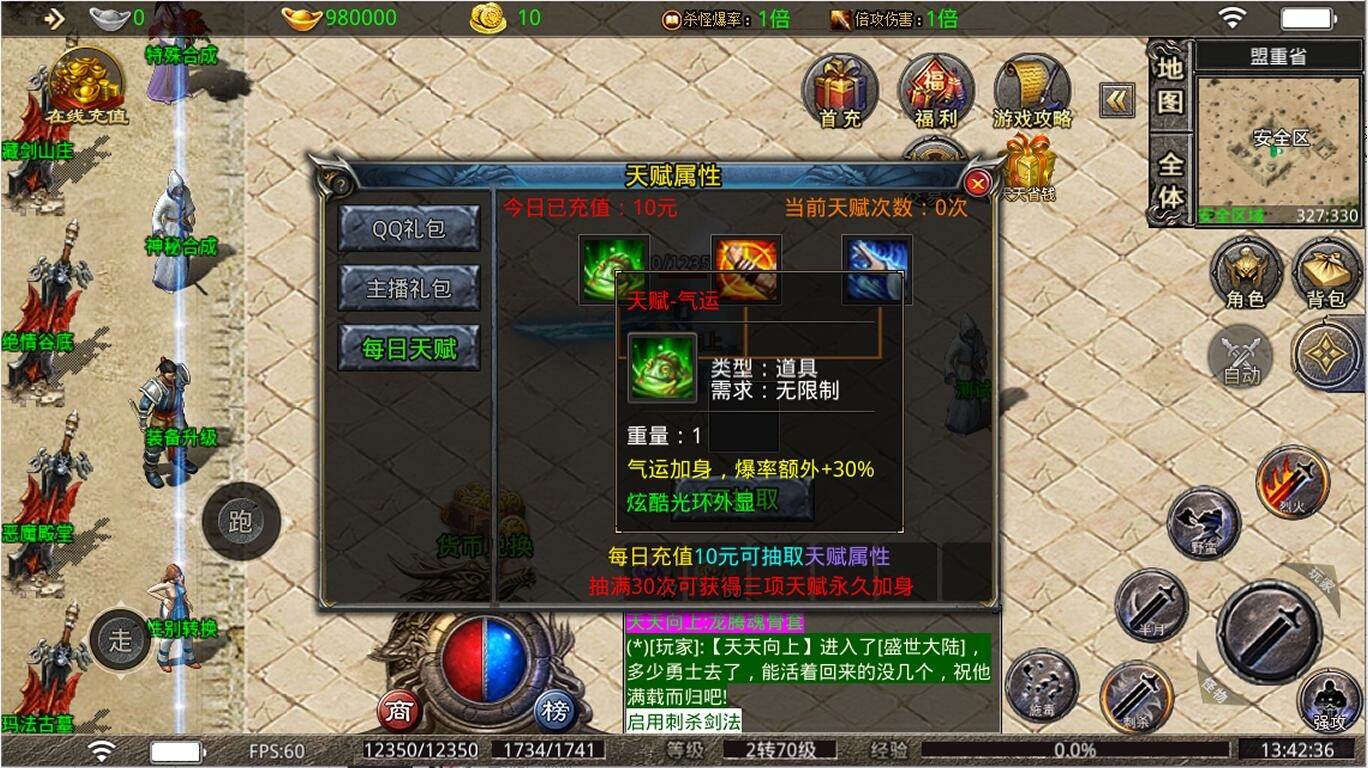The image size is (1368, 768).
Task: Switch movement to 走 walk mode
Action: [120, 638]
